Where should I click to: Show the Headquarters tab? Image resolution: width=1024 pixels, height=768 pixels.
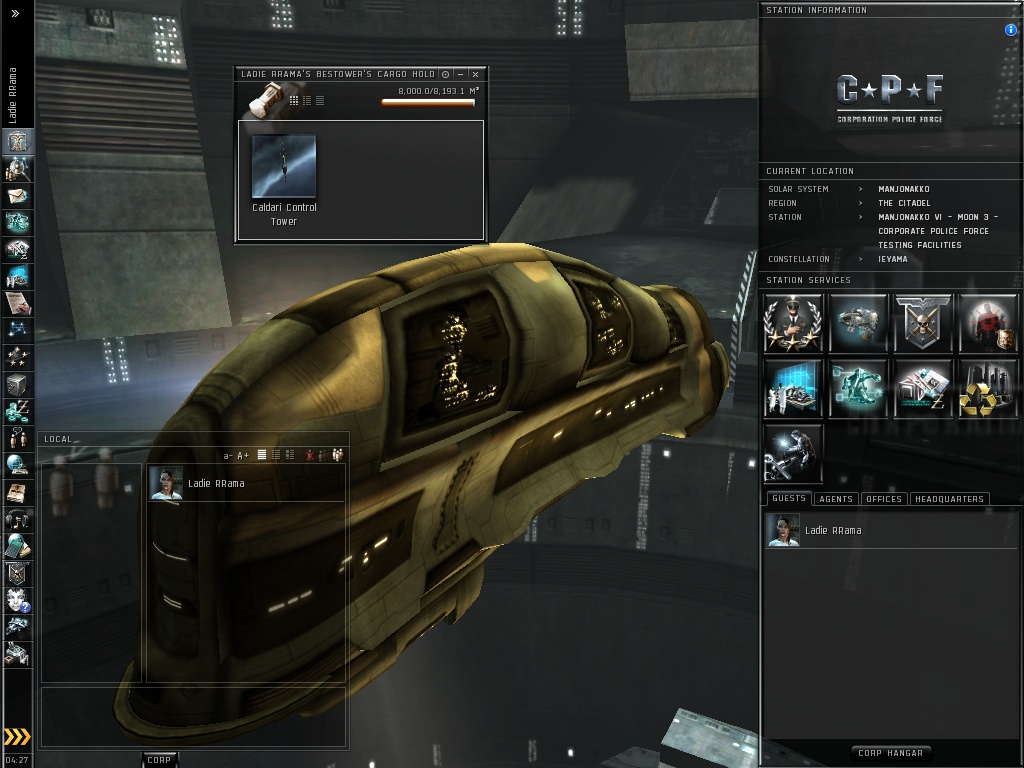click(x=949, y=499)
